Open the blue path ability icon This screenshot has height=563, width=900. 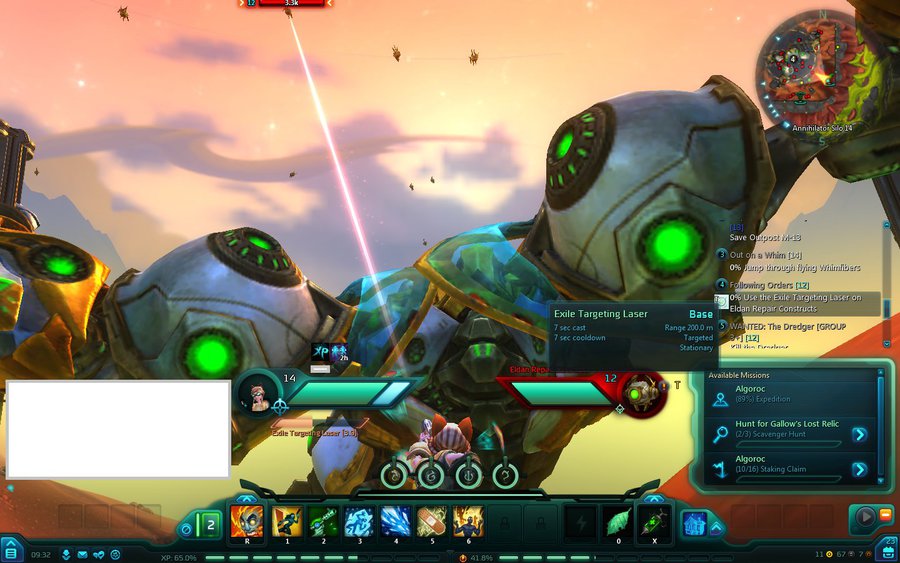click(x=695, y=523)
